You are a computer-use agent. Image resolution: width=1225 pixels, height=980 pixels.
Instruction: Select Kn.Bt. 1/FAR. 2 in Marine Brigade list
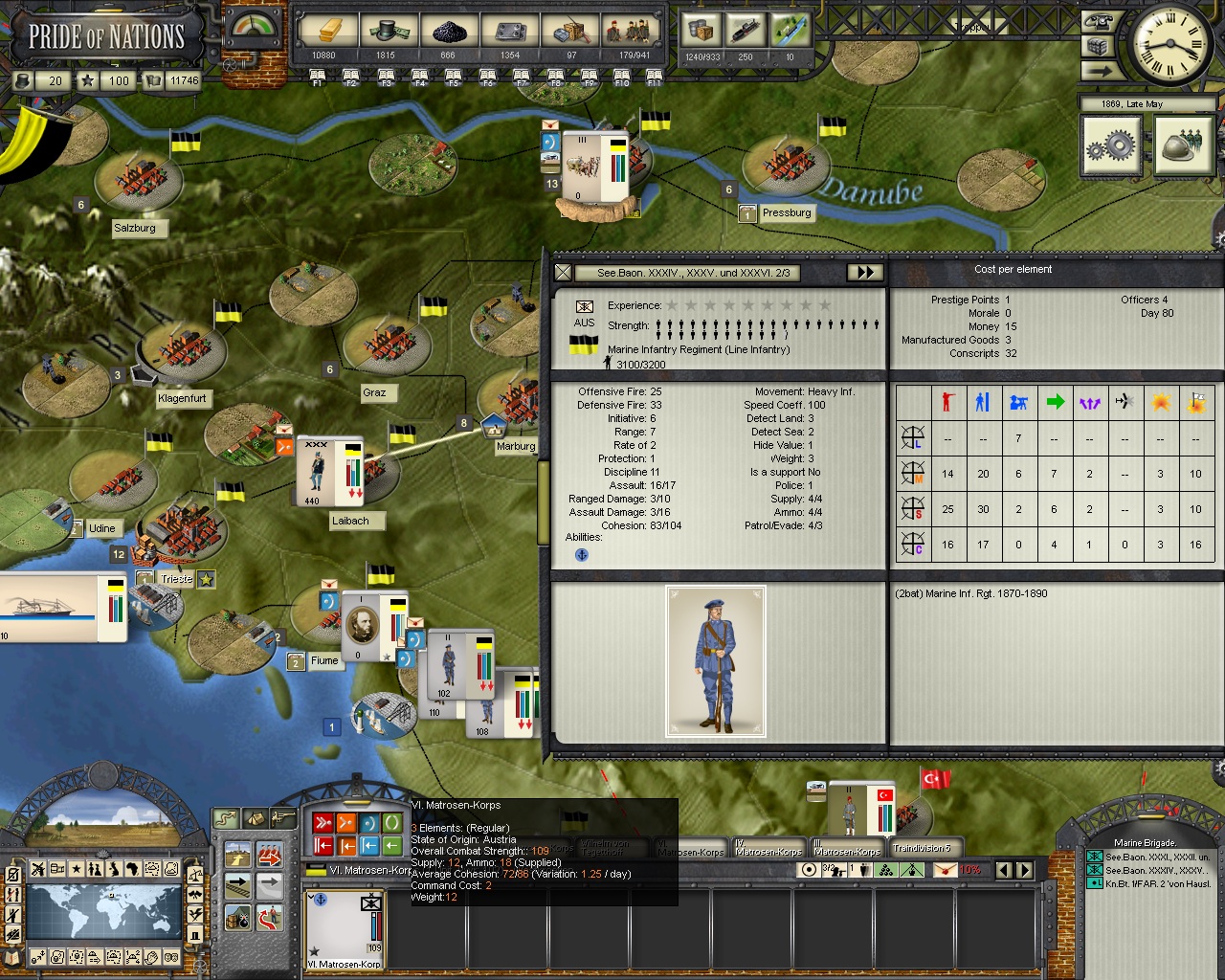(x=1158, y=884)
